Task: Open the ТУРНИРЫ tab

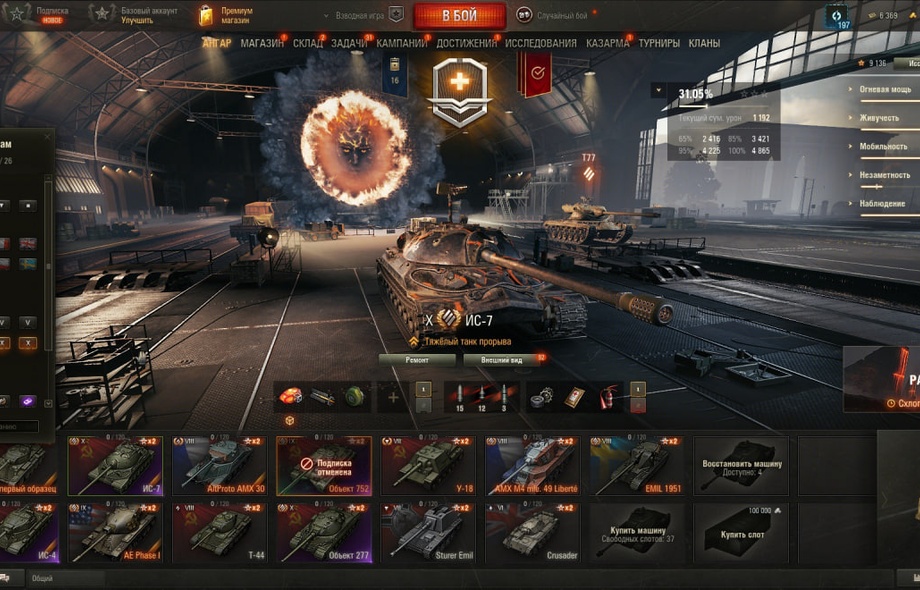Action: tap(659, 43)
